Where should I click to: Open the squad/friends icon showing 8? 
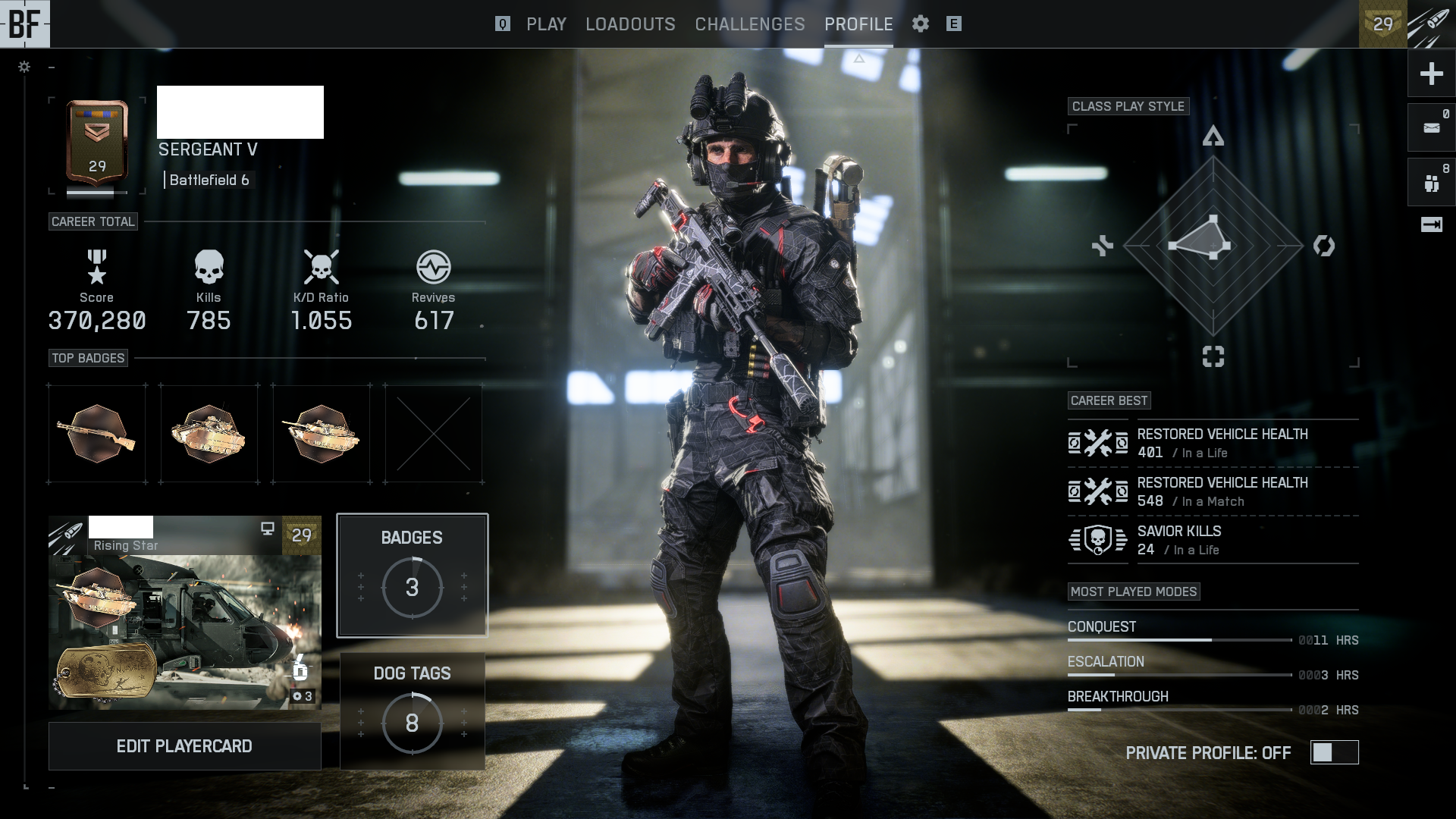(1431, 182)
